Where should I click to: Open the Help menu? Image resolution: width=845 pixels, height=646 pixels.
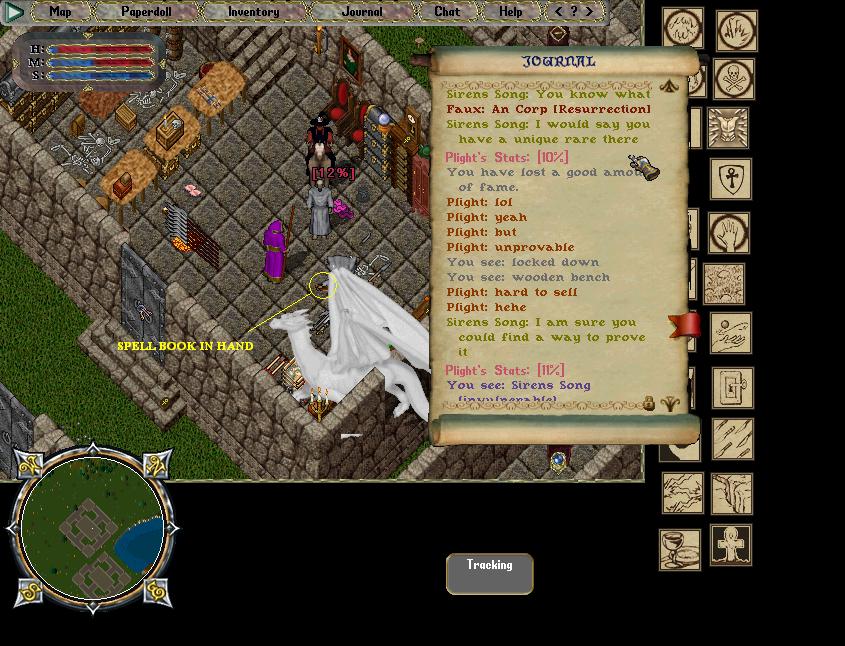click(510, 12)
